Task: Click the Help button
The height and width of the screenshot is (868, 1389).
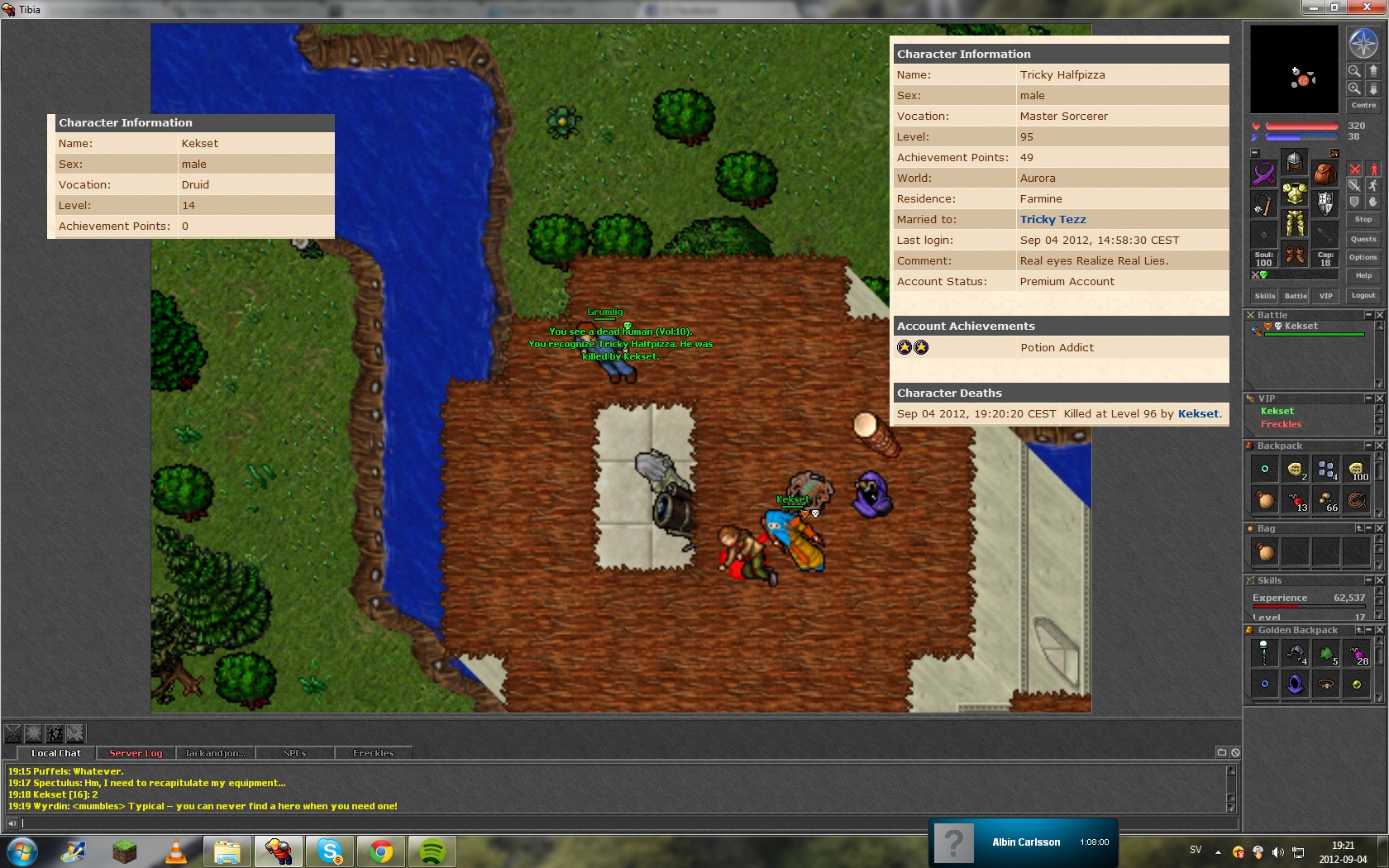Action: (1363, 275)
